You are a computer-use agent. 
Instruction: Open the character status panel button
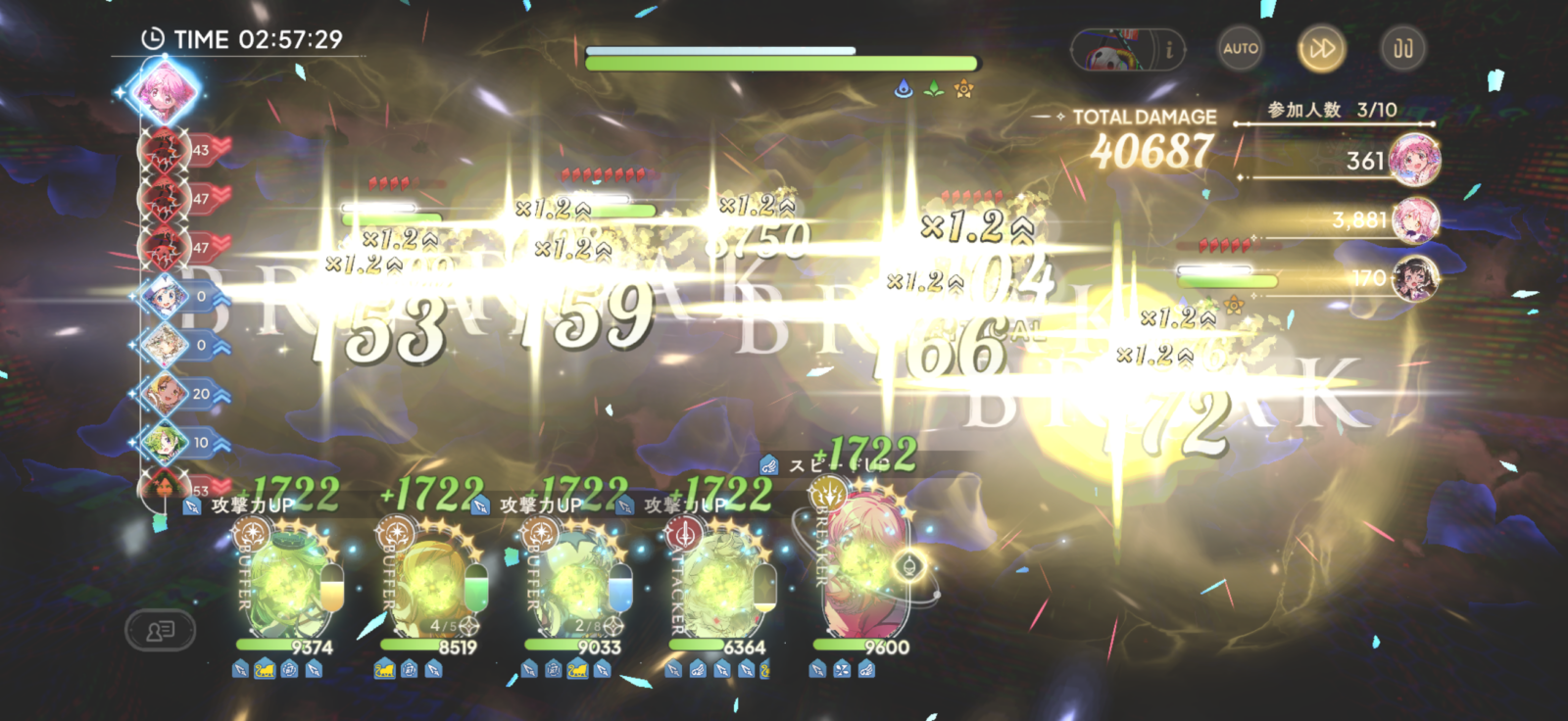pyautogui.click(x=161, y=630)
